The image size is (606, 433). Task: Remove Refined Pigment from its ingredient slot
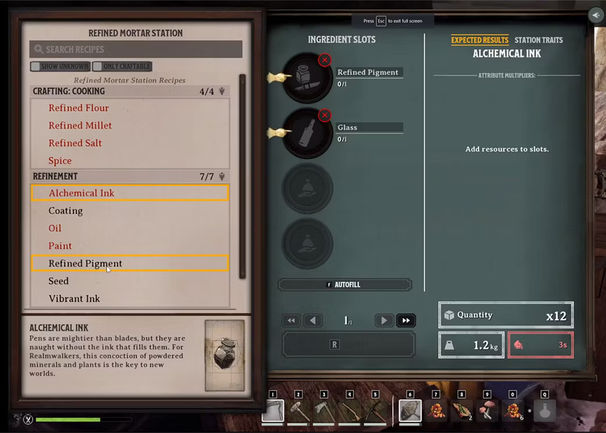pos(324,61)
